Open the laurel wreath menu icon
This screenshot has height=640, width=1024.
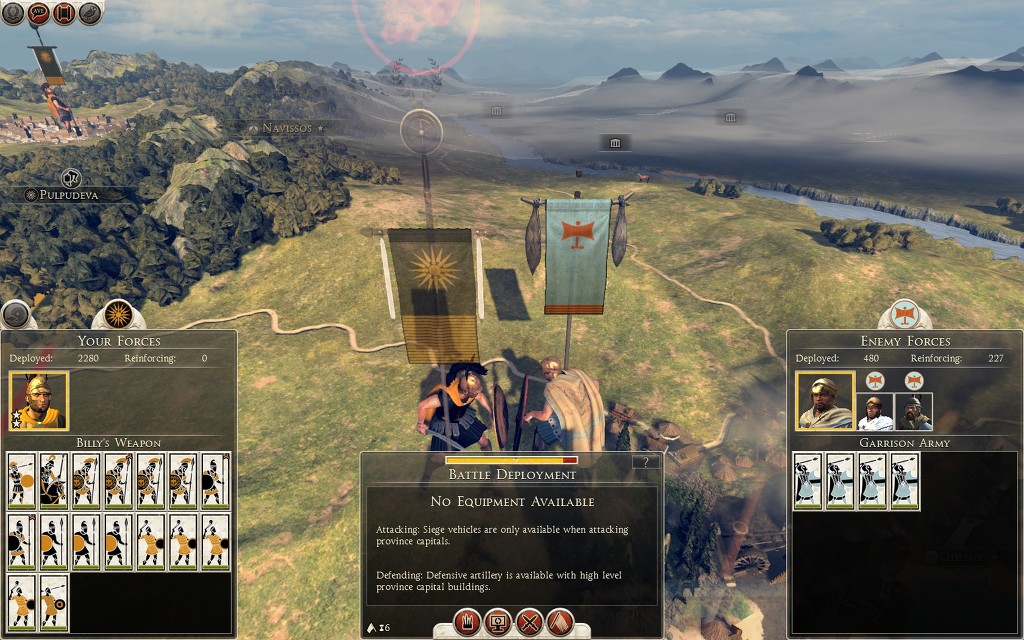(12, 13)
